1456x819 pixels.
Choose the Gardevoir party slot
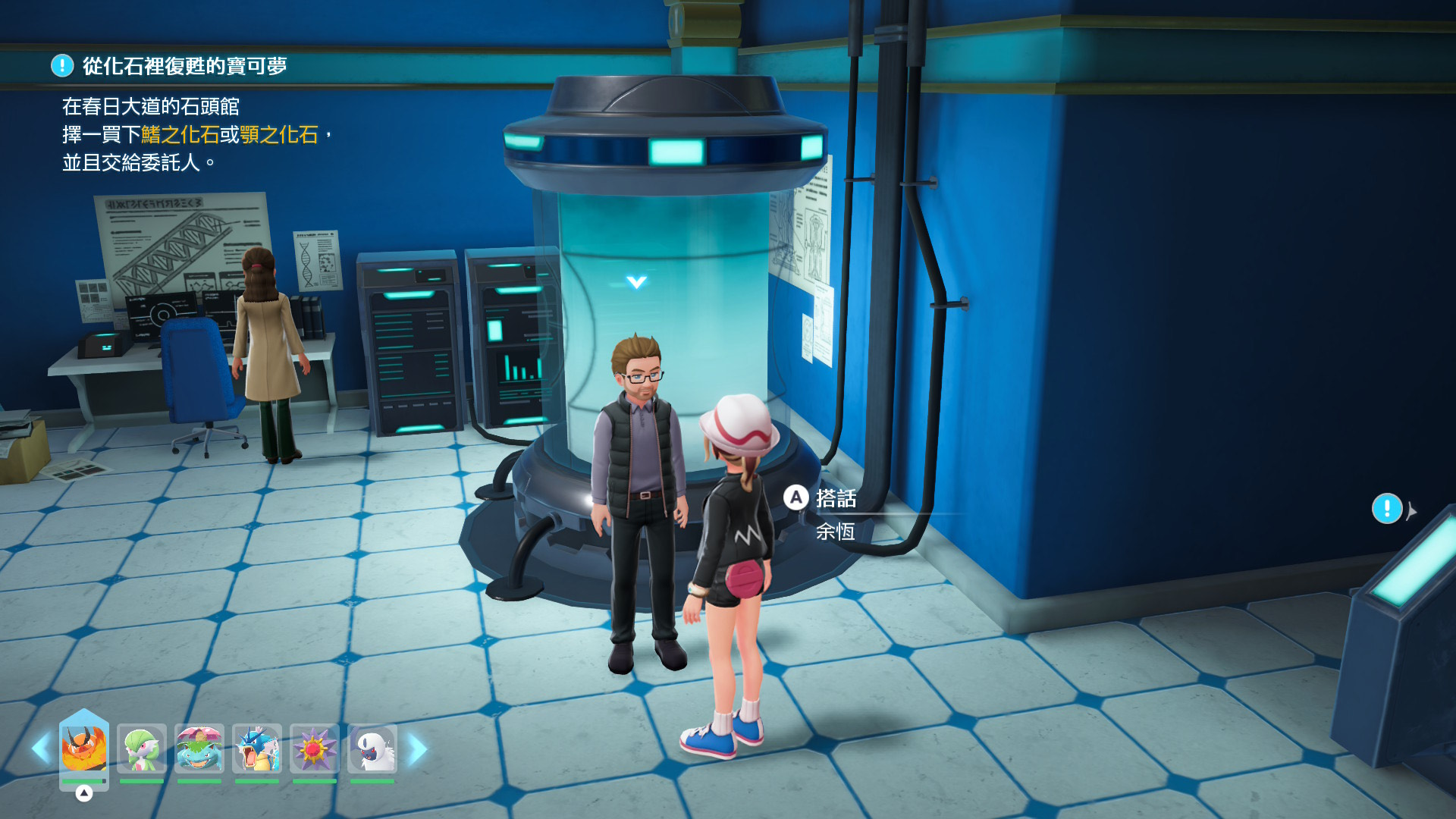142,748
